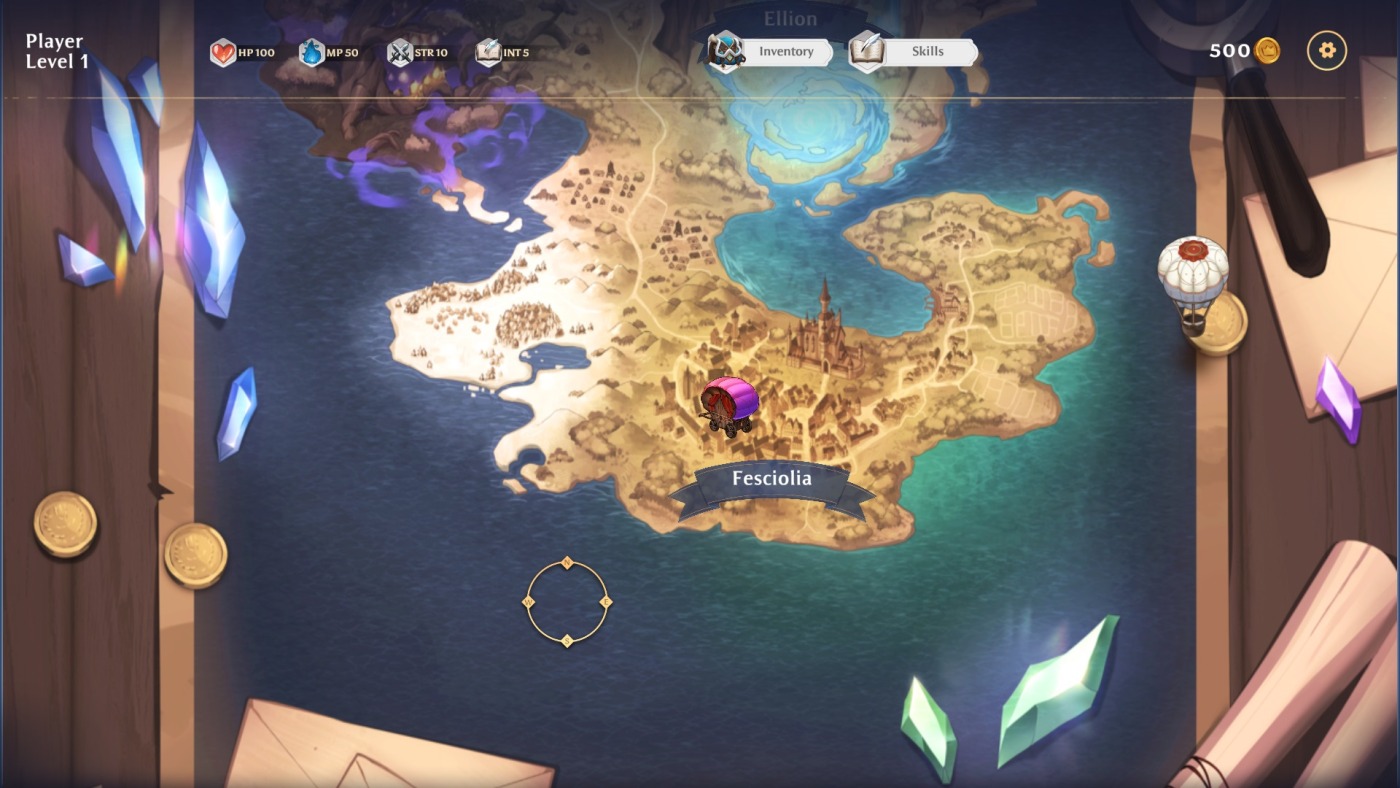Viewport: 1400px width, 788px height.
Task: Choose the Ellion region label
Action: tap(790, 19)
